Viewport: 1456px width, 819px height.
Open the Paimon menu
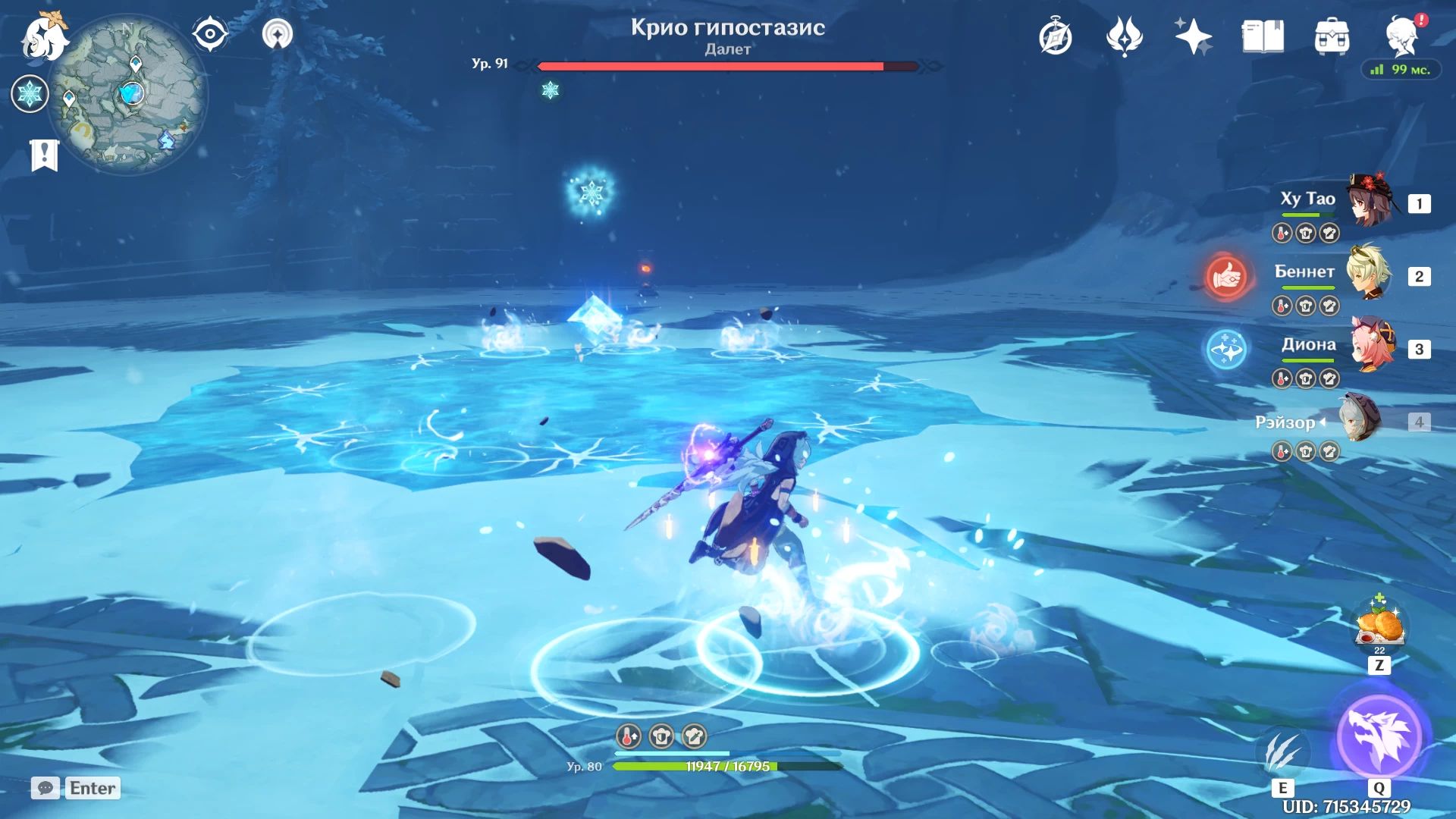(44, 36)
